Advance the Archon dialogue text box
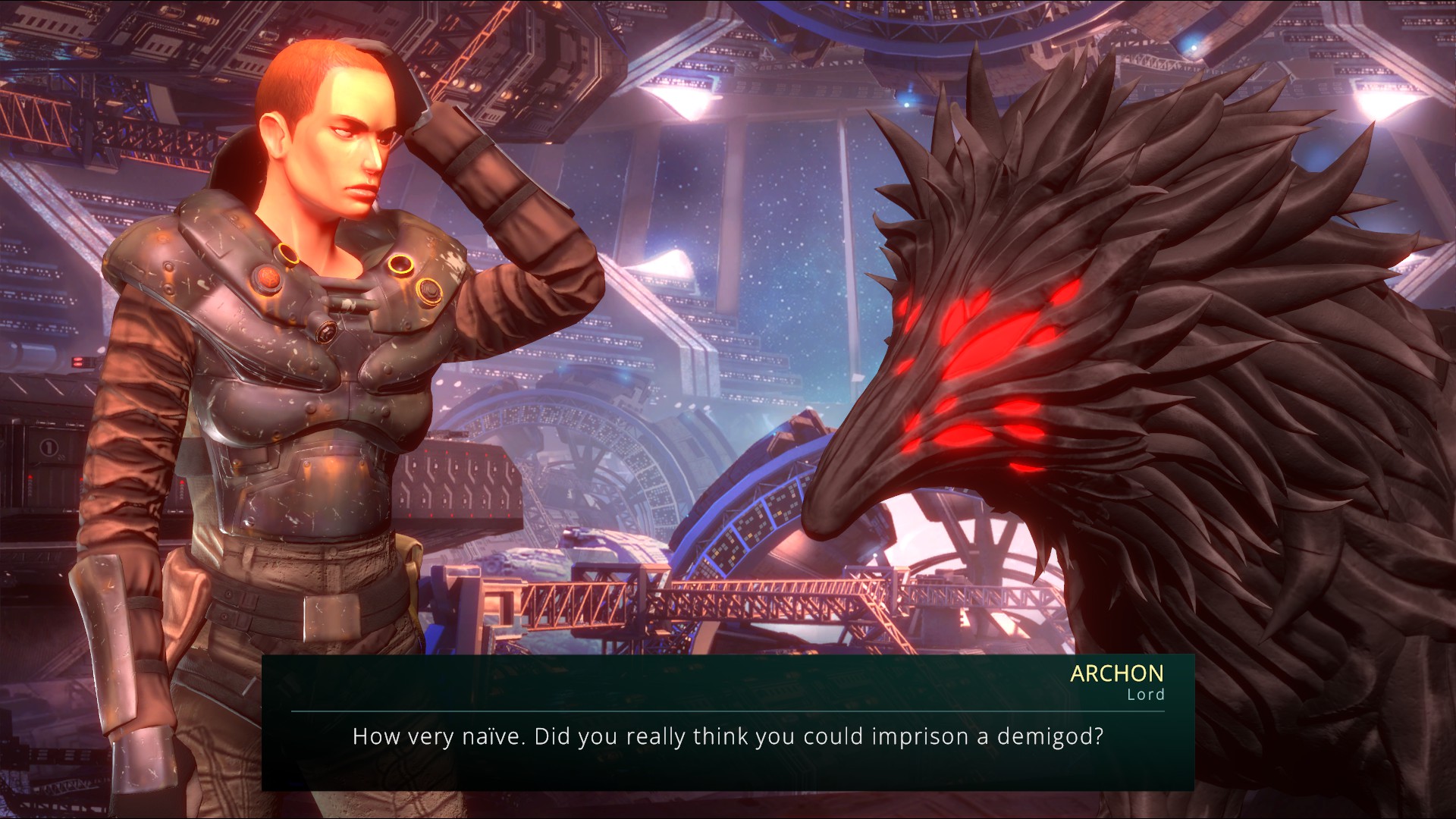1456x819 pixels. pos(727,736)
